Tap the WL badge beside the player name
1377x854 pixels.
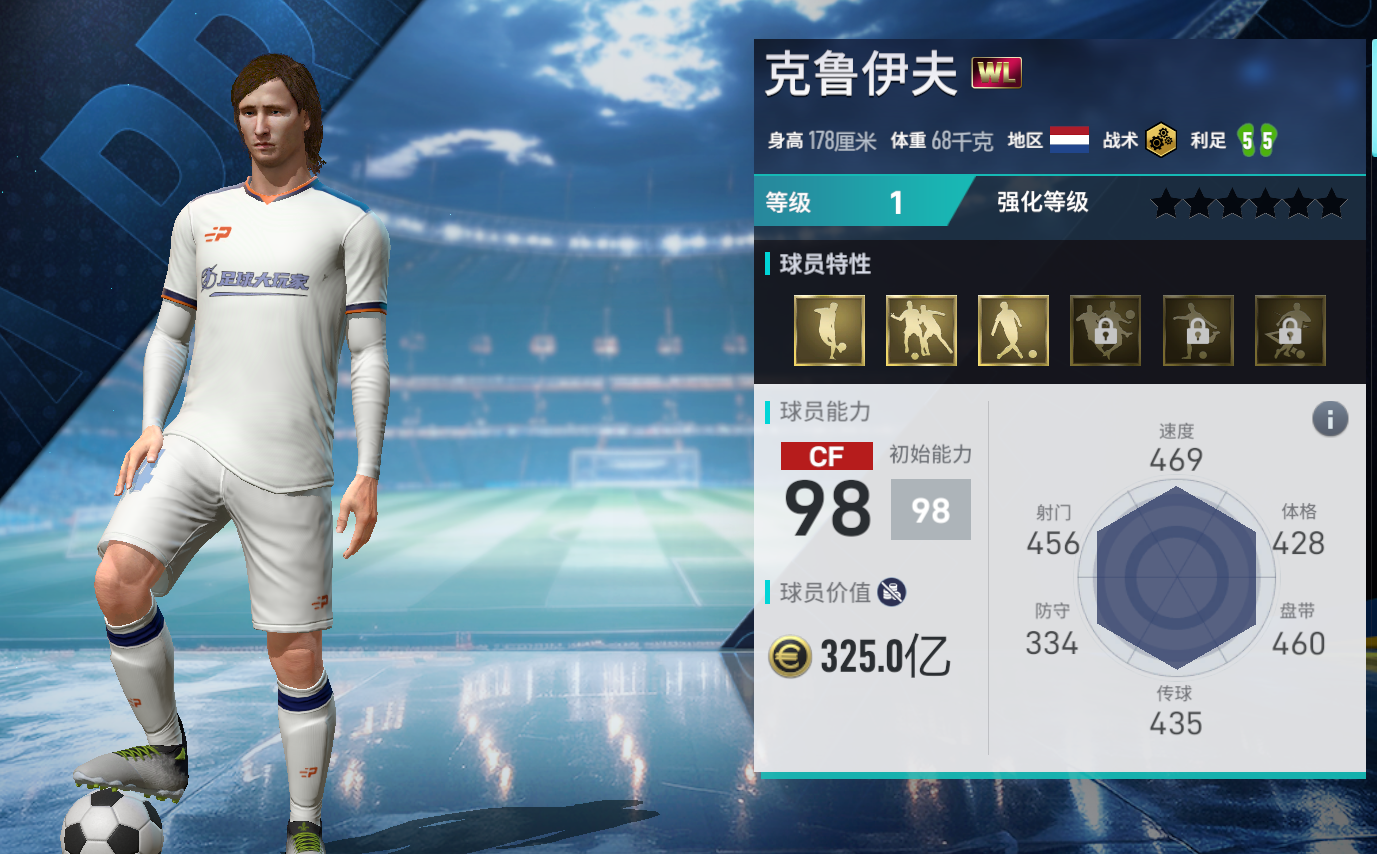(x=996, y=74)
